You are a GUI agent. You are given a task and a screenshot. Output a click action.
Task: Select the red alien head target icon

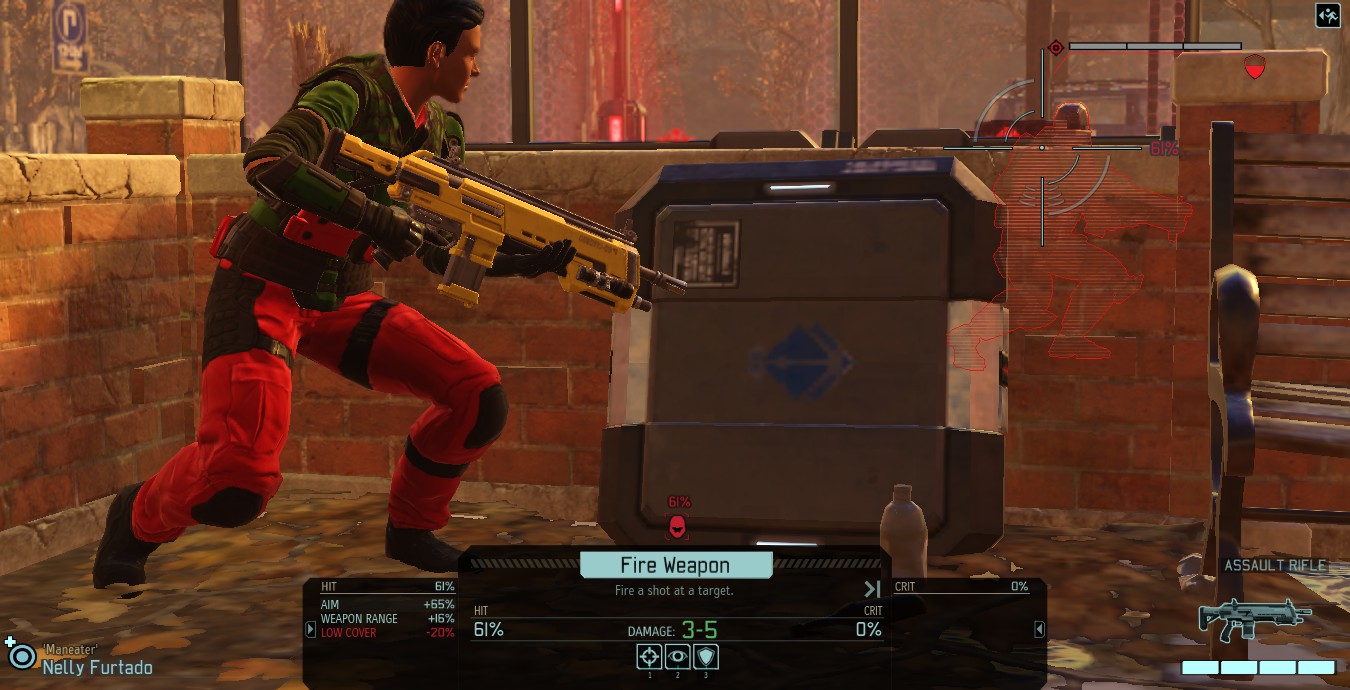[677, 525]
